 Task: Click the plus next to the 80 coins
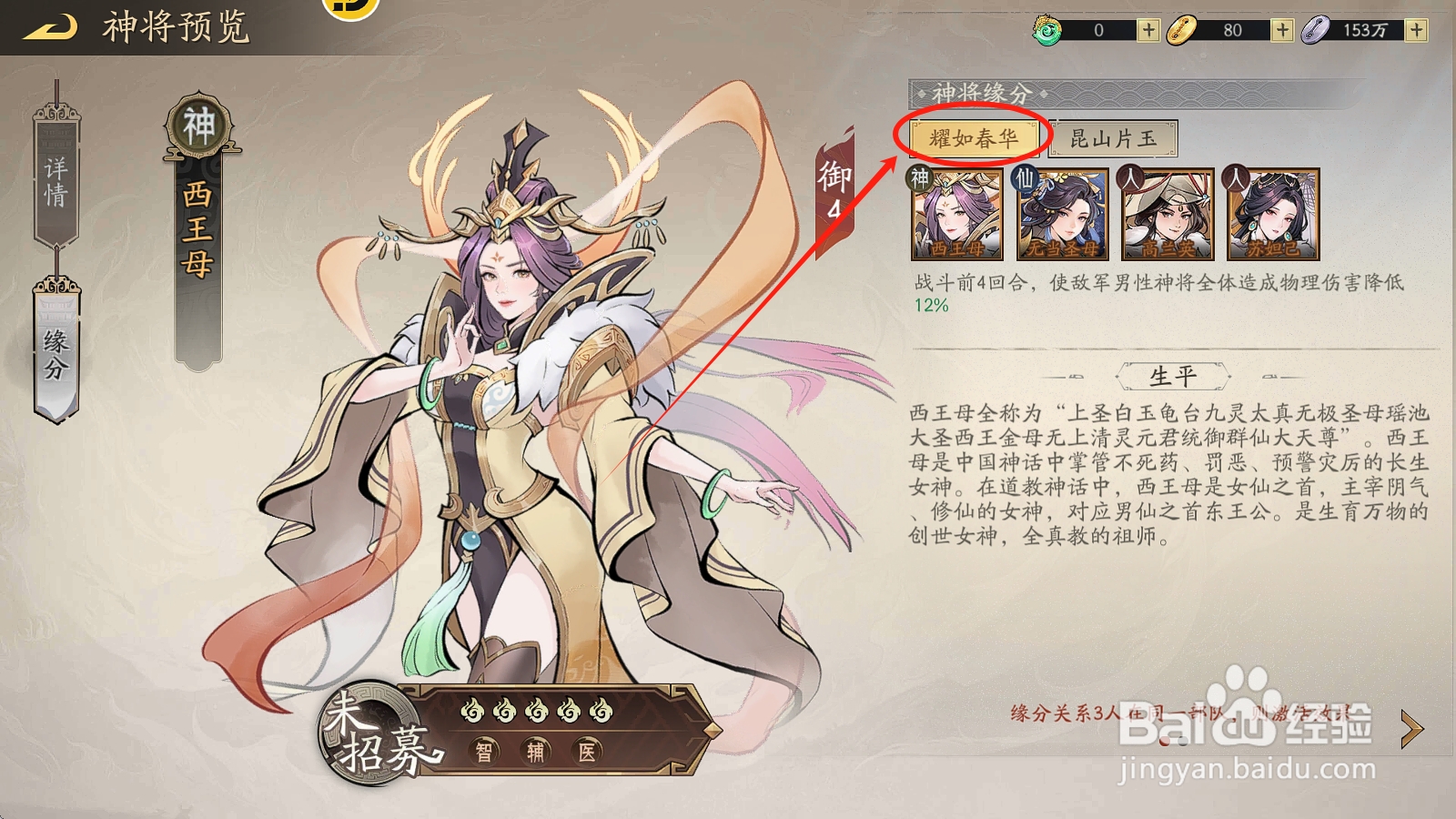click(x=1281, y=29)
